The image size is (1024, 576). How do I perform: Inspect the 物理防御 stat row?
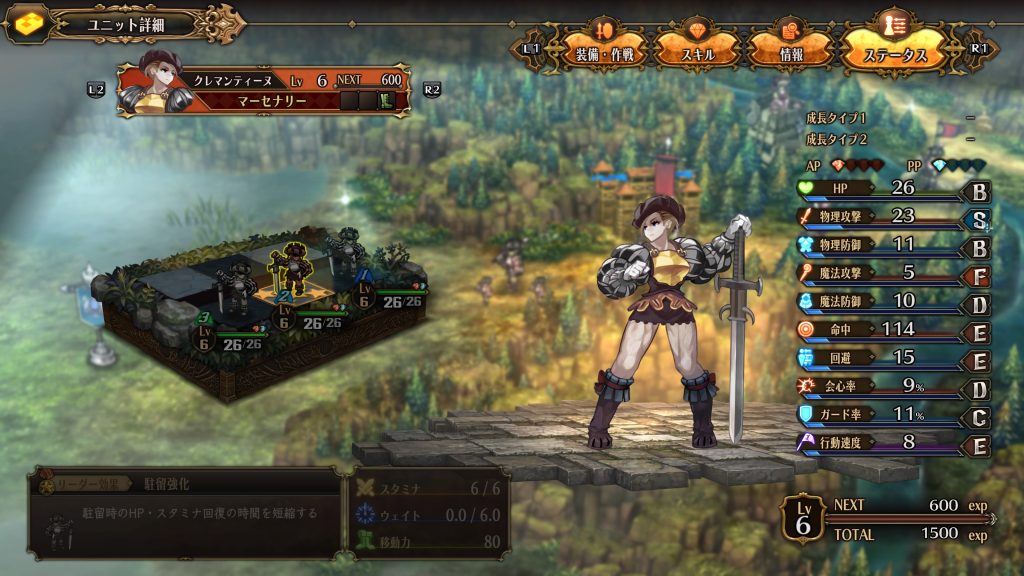pos(880,244)
